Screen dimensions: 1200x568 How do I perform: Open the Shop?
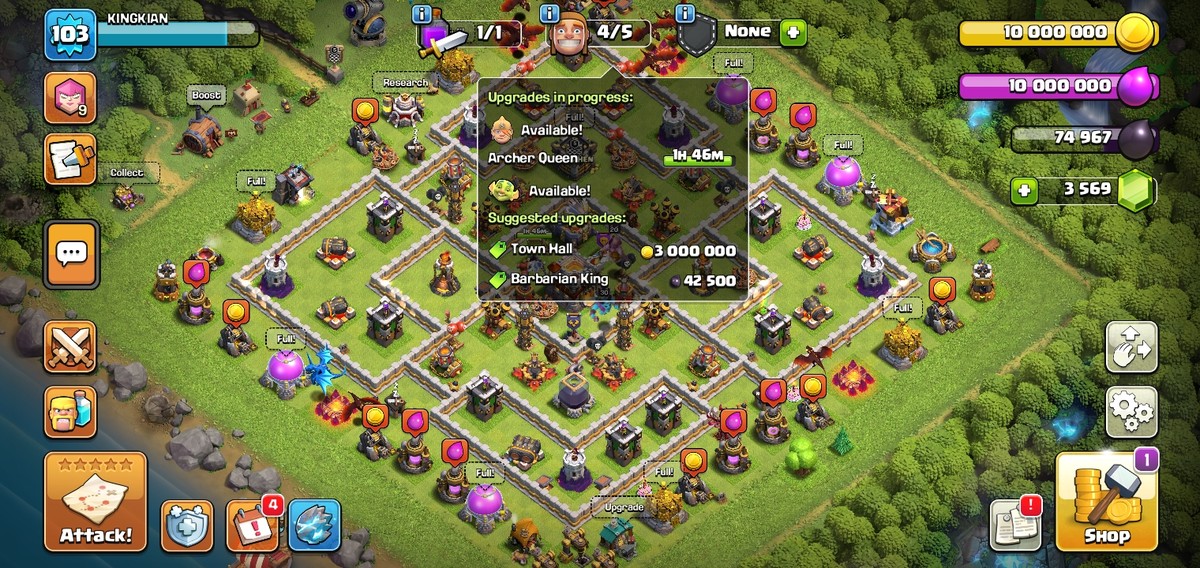coord(1106,503)
